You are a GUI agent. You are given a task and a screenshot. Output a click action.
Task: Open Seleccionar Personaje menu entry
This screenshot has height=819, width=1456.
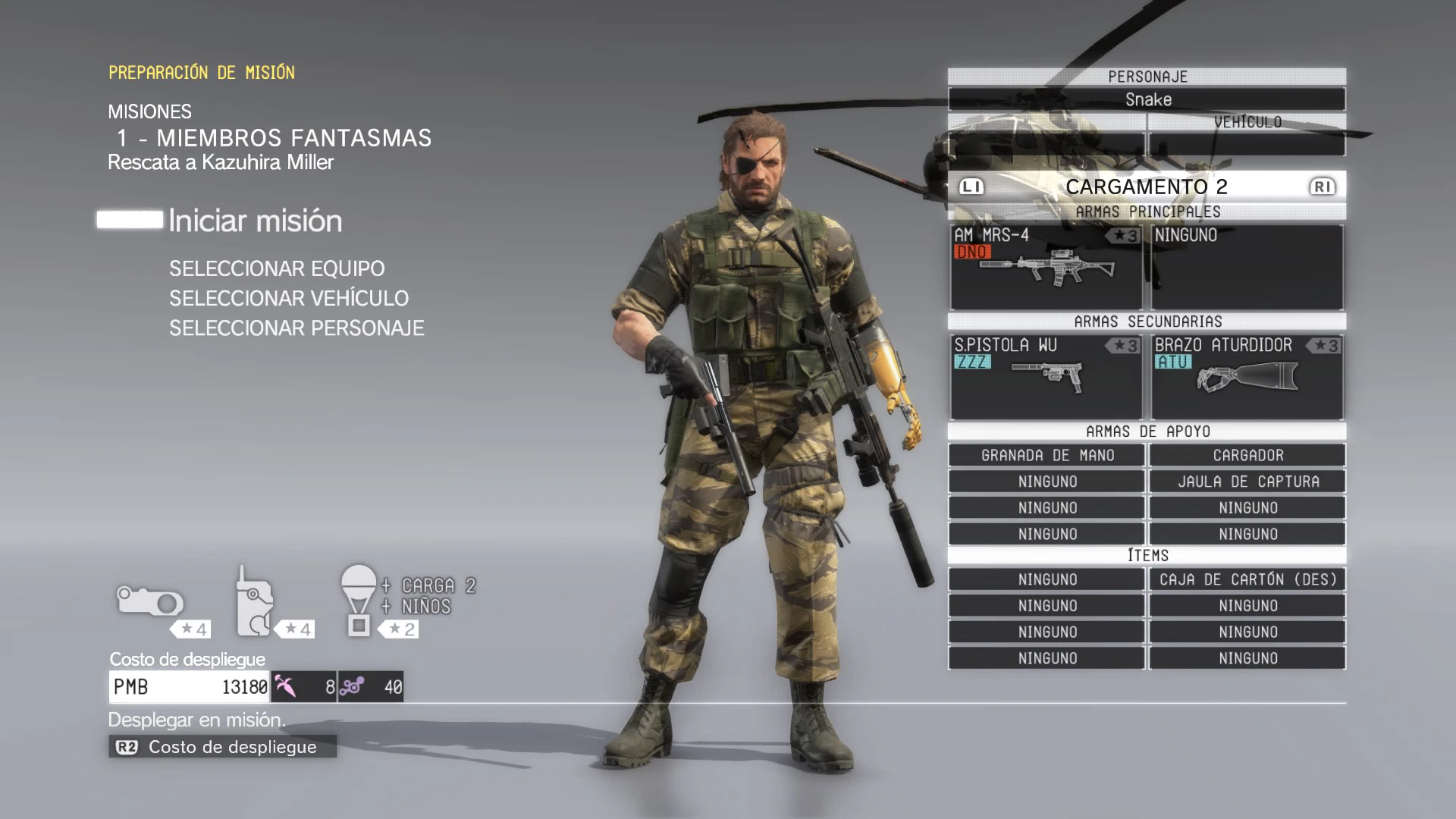coord(297,328)
